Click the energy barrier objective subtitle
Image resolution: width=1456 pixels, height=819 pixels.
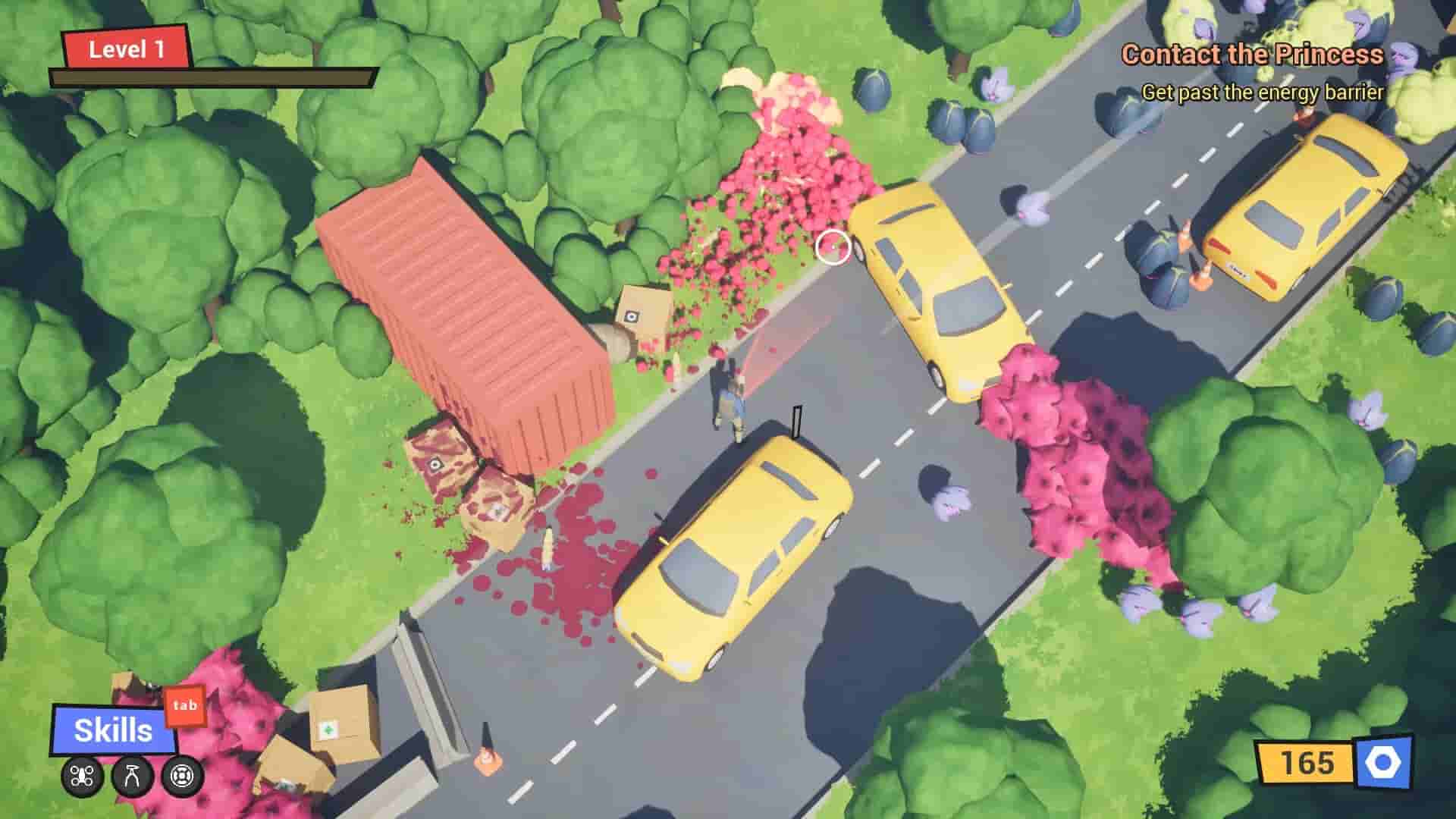tap(1263, 93)
